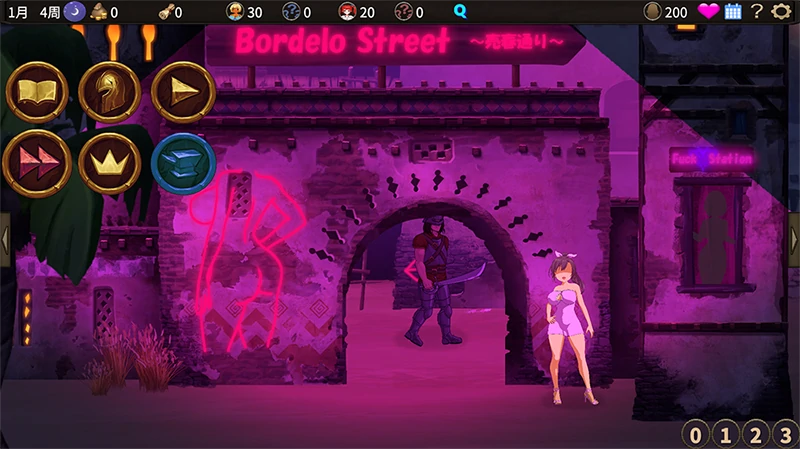
Task: Select the round button numbered 2
Action: (x=756, y=434)
